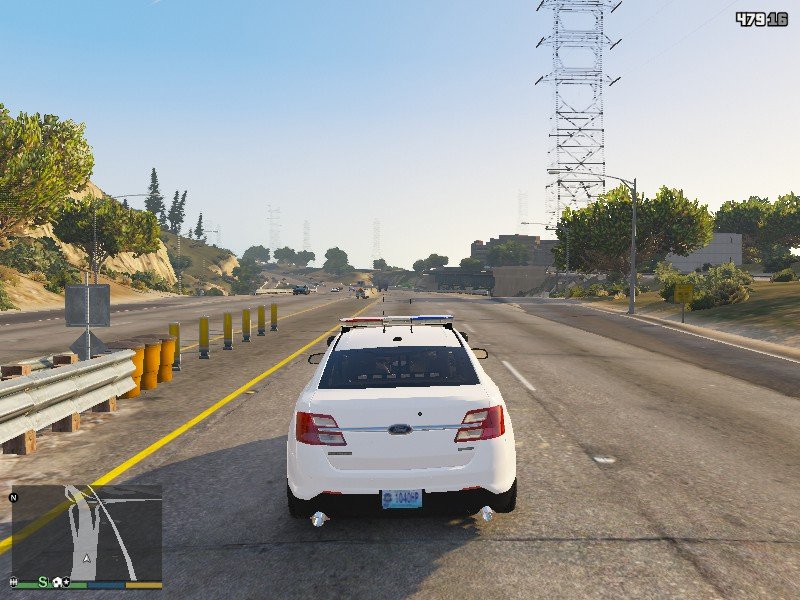Click the white house blip on the minimap

coord(58,582)
